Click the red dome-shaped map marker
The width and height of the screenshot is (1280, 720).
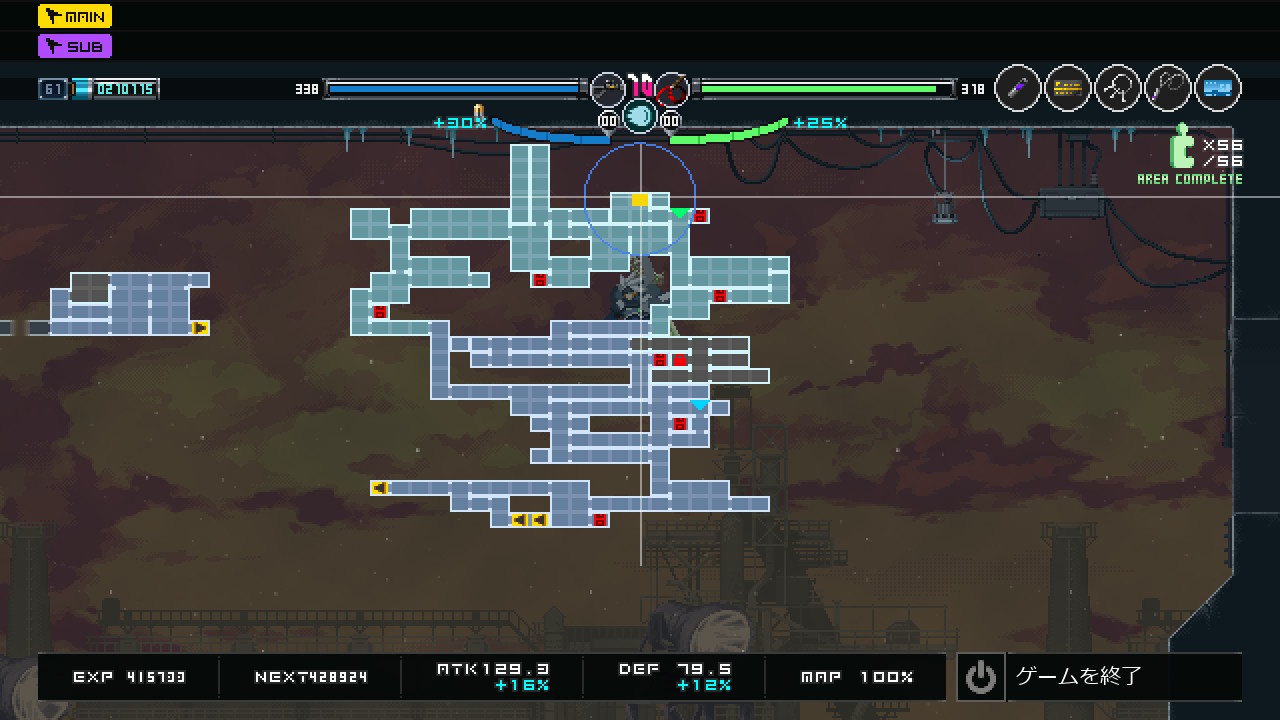pos(680,360)
